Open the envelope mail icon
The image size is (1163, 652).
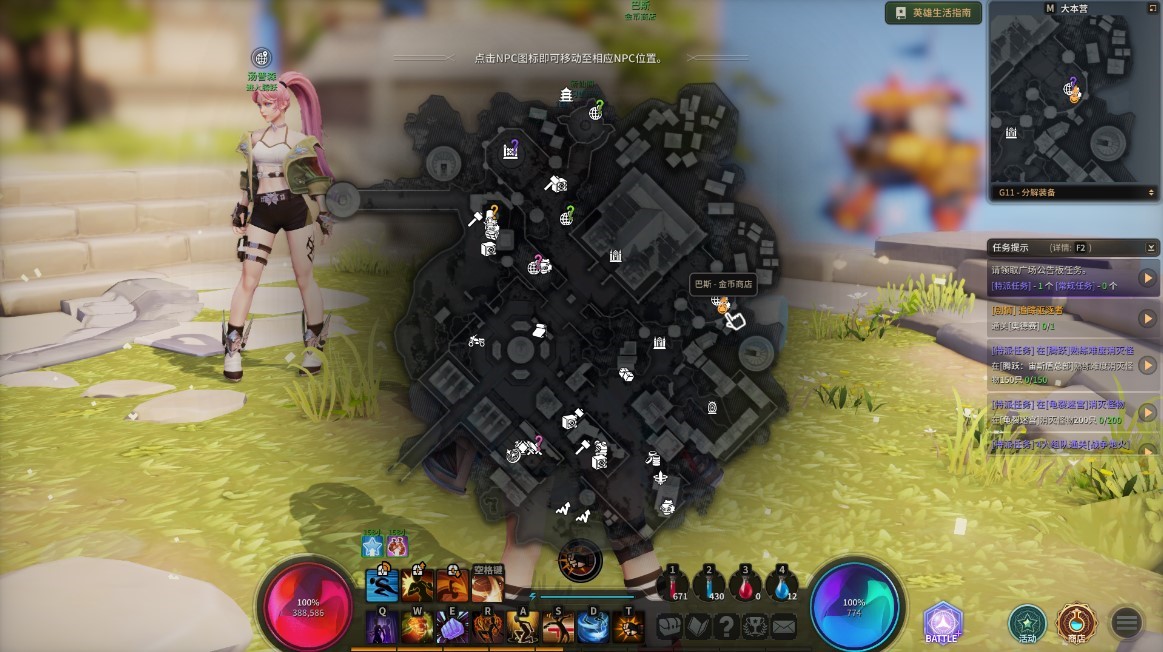783,626
